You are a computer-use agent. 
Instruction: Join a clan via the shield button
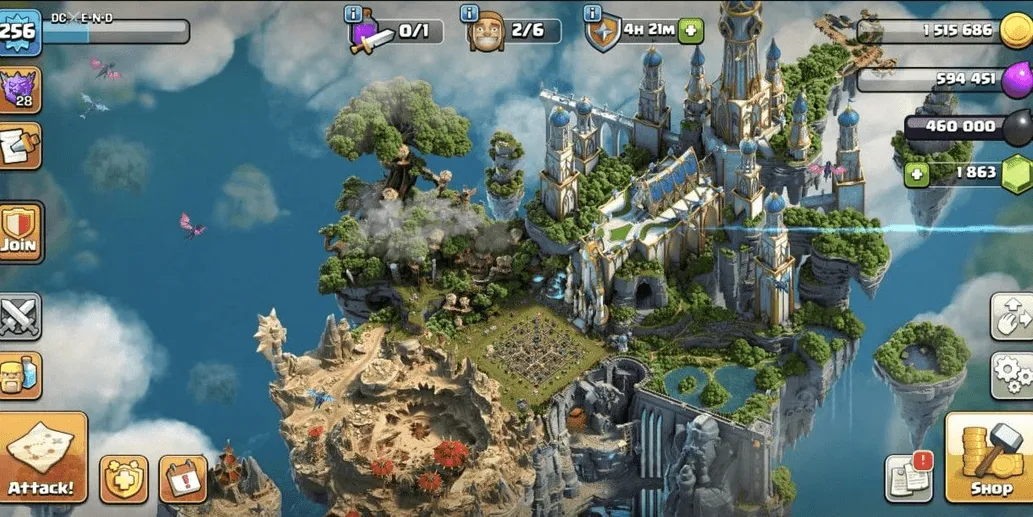pos(19,230)
